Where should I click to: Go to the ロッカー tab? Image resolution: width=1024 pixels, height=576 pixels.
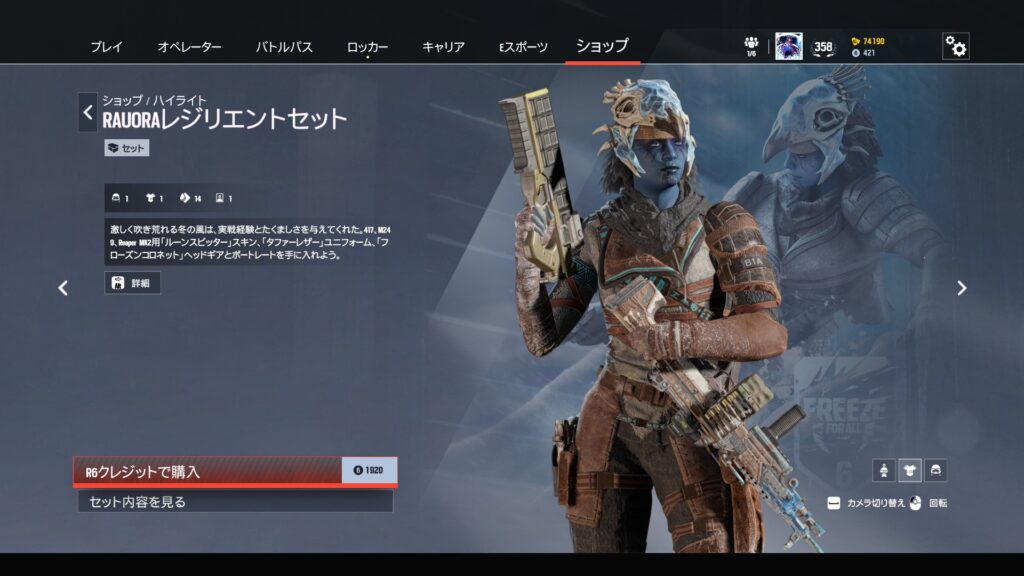(x=367, y=47)
